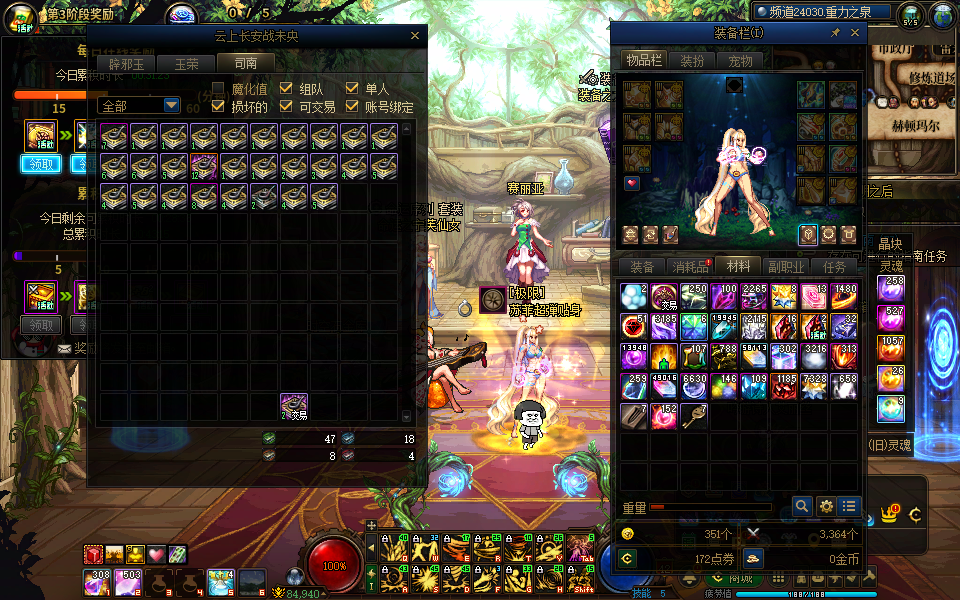Open the 玉荣 tab
This screenshot has width=960, height=600.
[187, 63]
